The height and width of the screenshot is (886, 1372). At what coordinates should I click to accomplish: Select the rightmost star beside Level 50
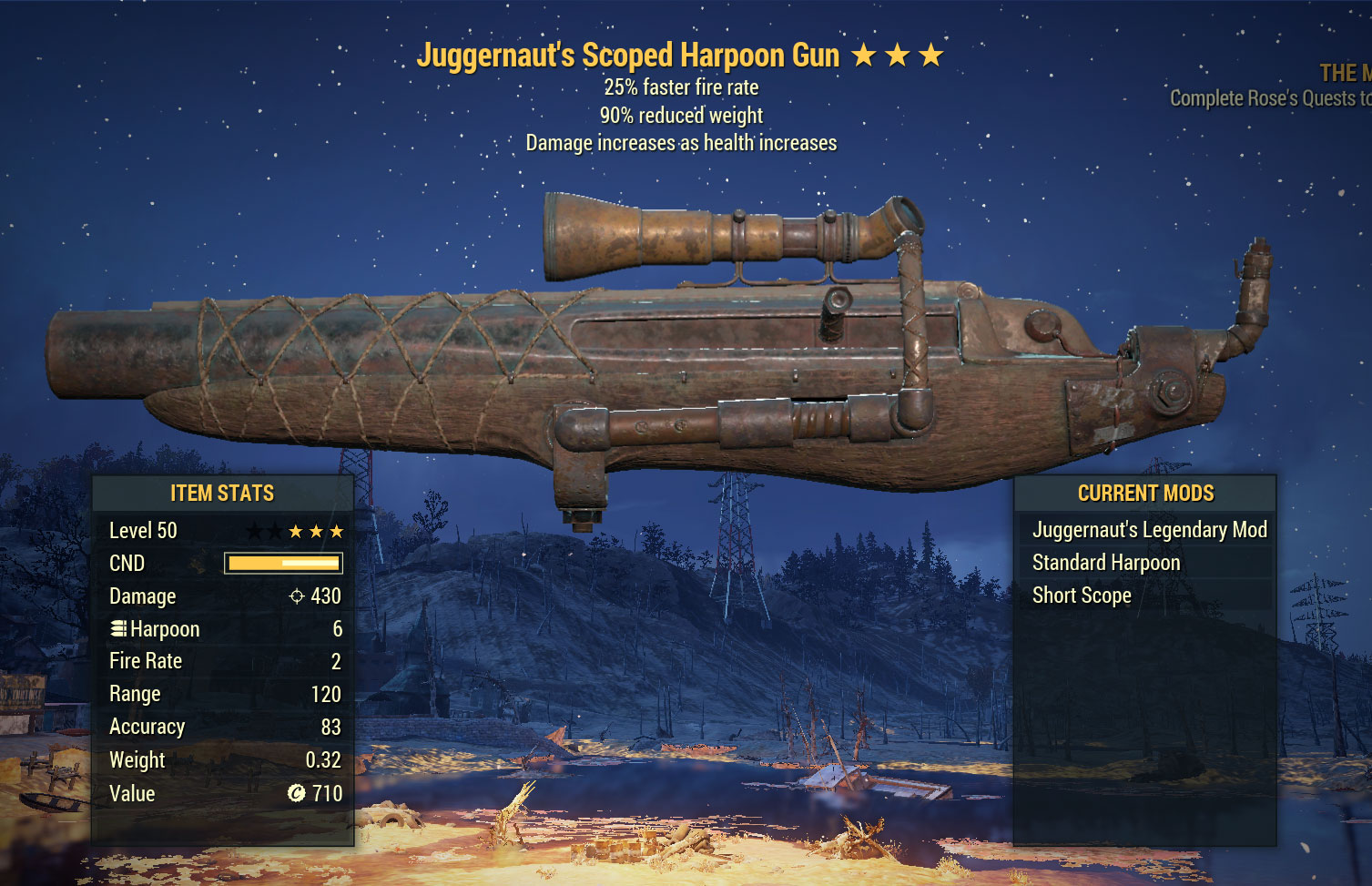(340, 530)
